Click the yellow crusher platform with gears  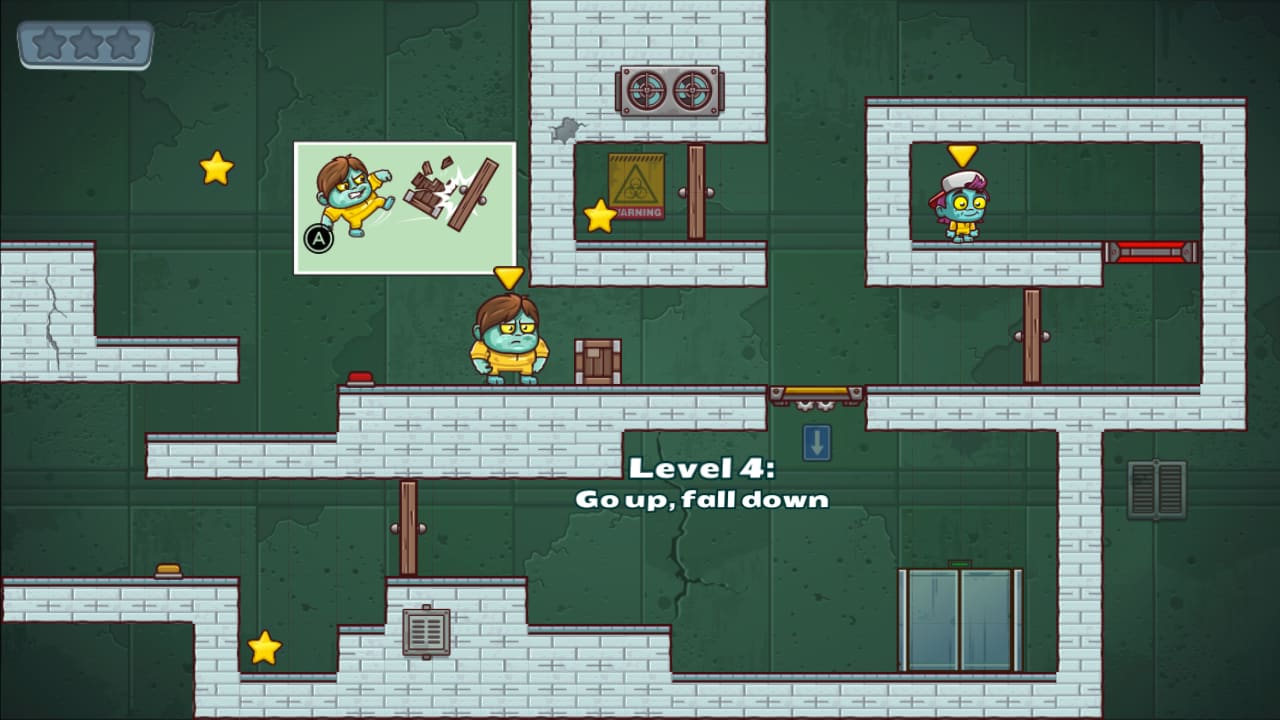click(x=818, y=393)
